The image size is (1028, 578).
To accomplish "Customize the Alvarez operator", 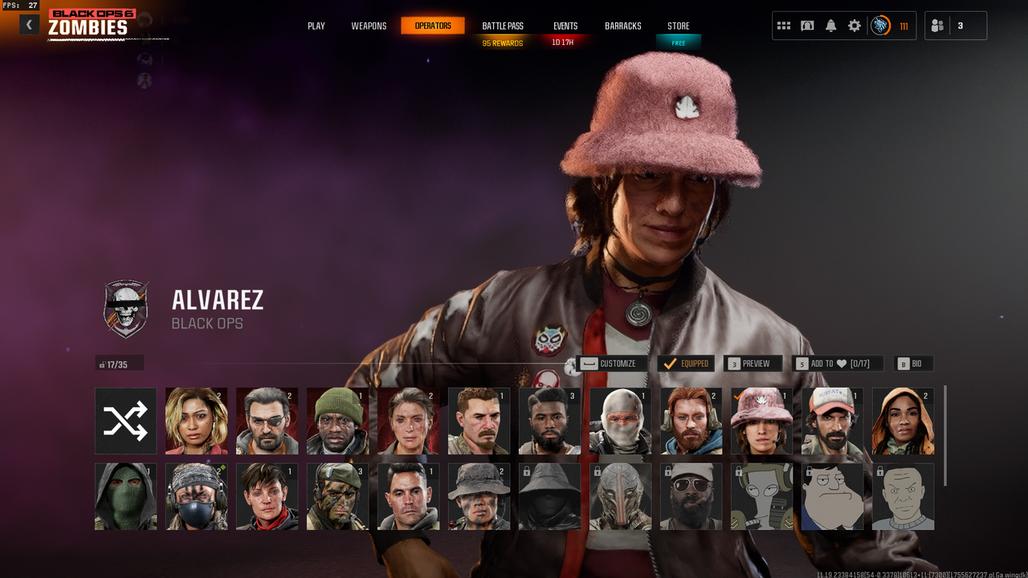I will click(x=609, y=364).
